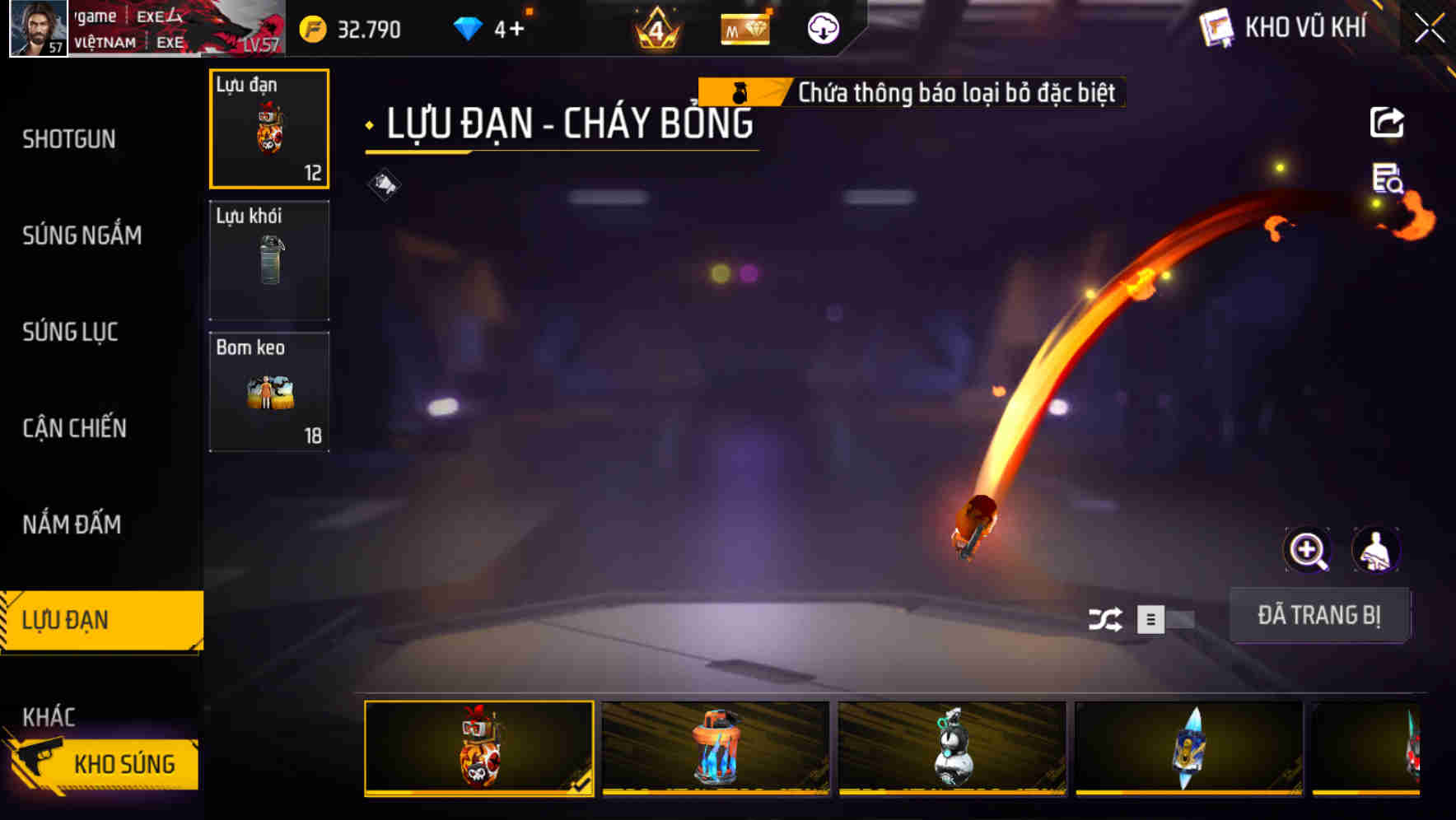This screenshot has height=820, width=1456.
Task: Click the grenade icon on the notification banner
Action: tap(740, 92)
